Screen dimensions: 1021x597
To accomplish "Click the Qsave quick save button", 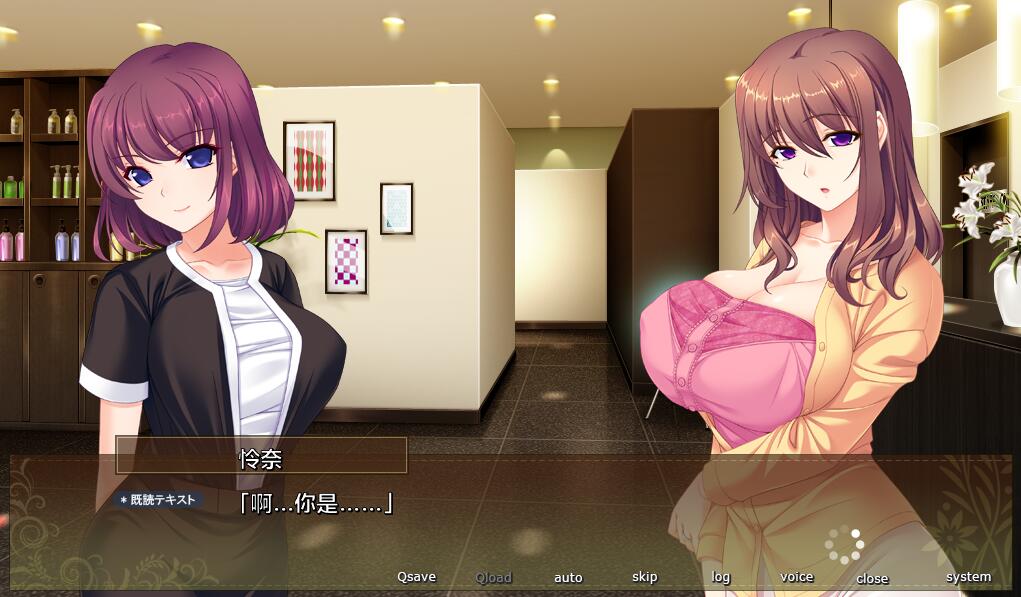I will point(416,577).
